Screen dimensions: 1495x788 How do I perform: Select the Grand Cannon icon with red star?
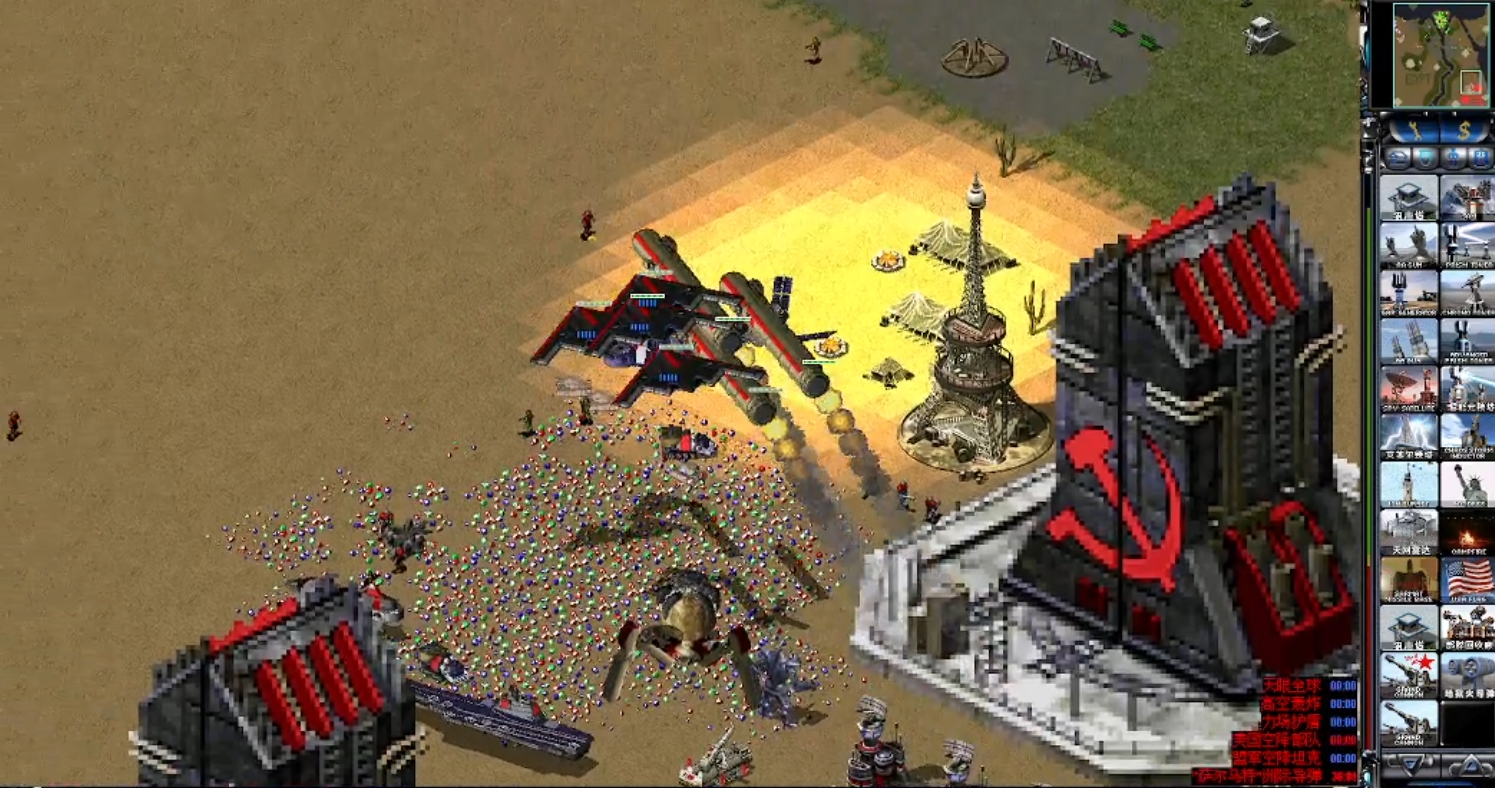click(x=1409, y=675)
